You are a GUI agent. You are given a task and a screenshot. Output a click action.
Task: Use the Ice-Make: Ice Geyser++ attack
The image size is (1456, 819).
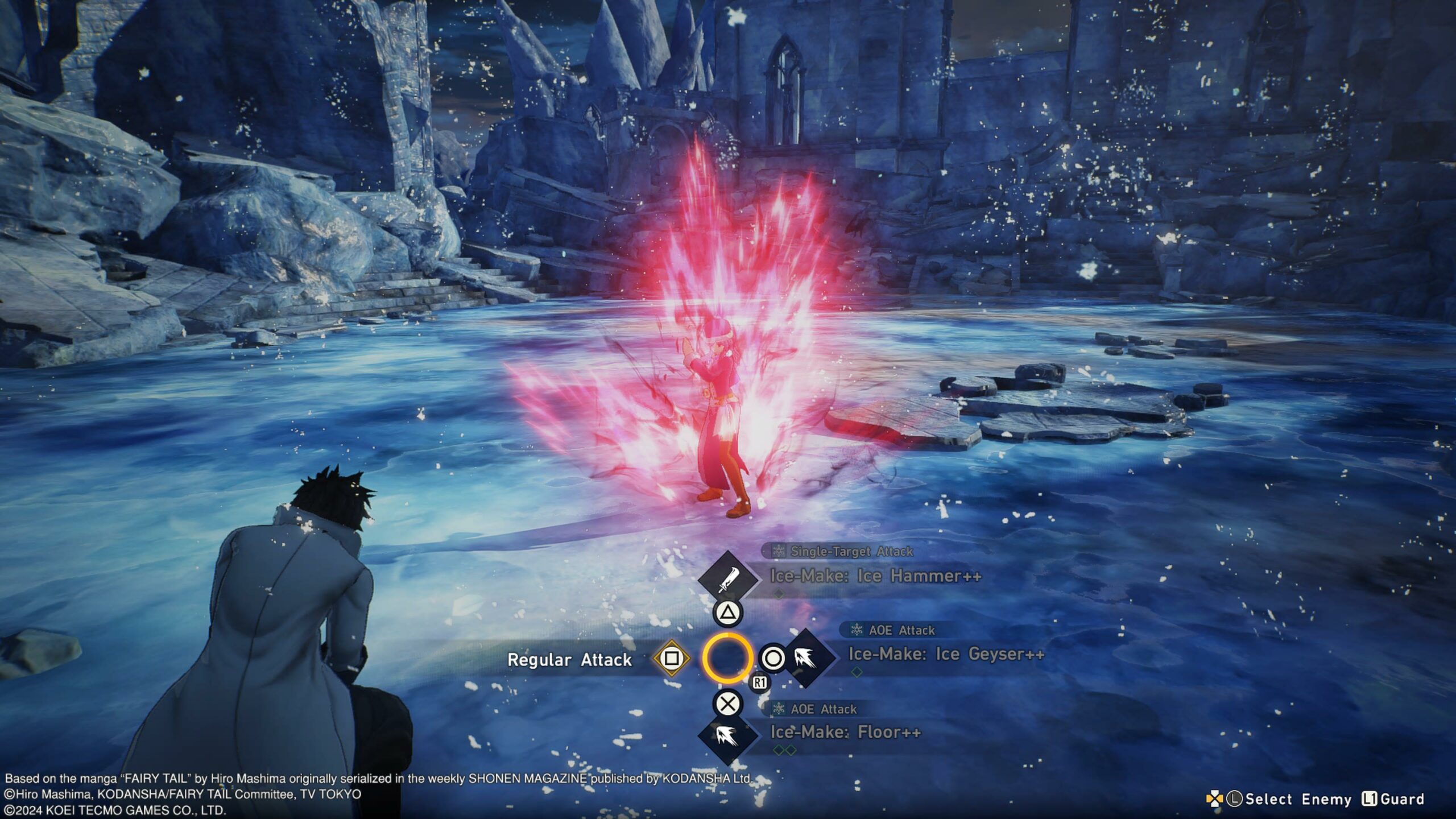pyautogui.click(x=946, y=655)
